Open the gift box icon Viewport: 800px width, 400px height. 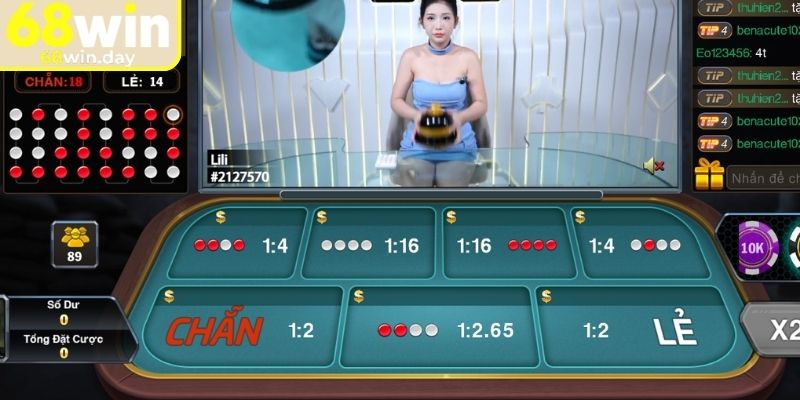point(709,176)
